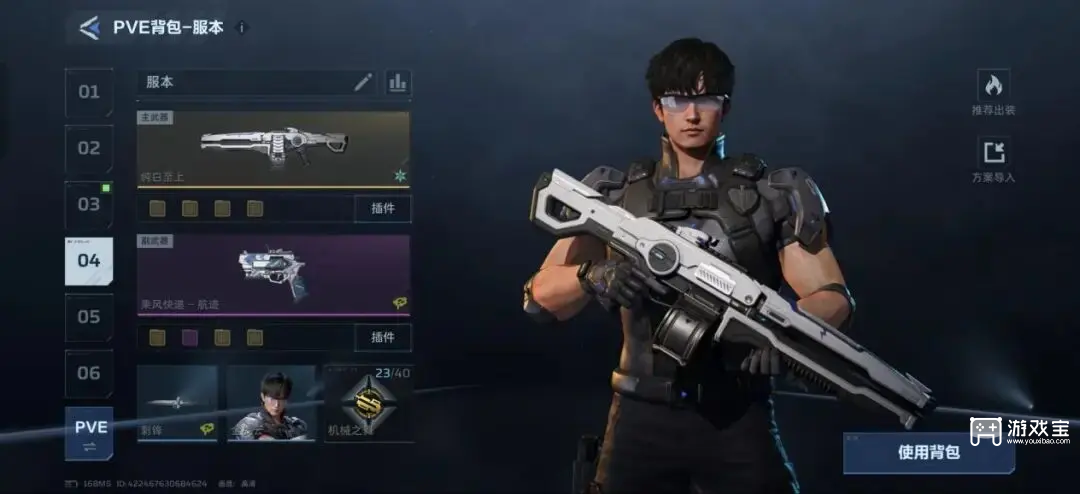Show backpack info via the small i icon
This screenshot has width=1080, height=494.
coord(242,28)
